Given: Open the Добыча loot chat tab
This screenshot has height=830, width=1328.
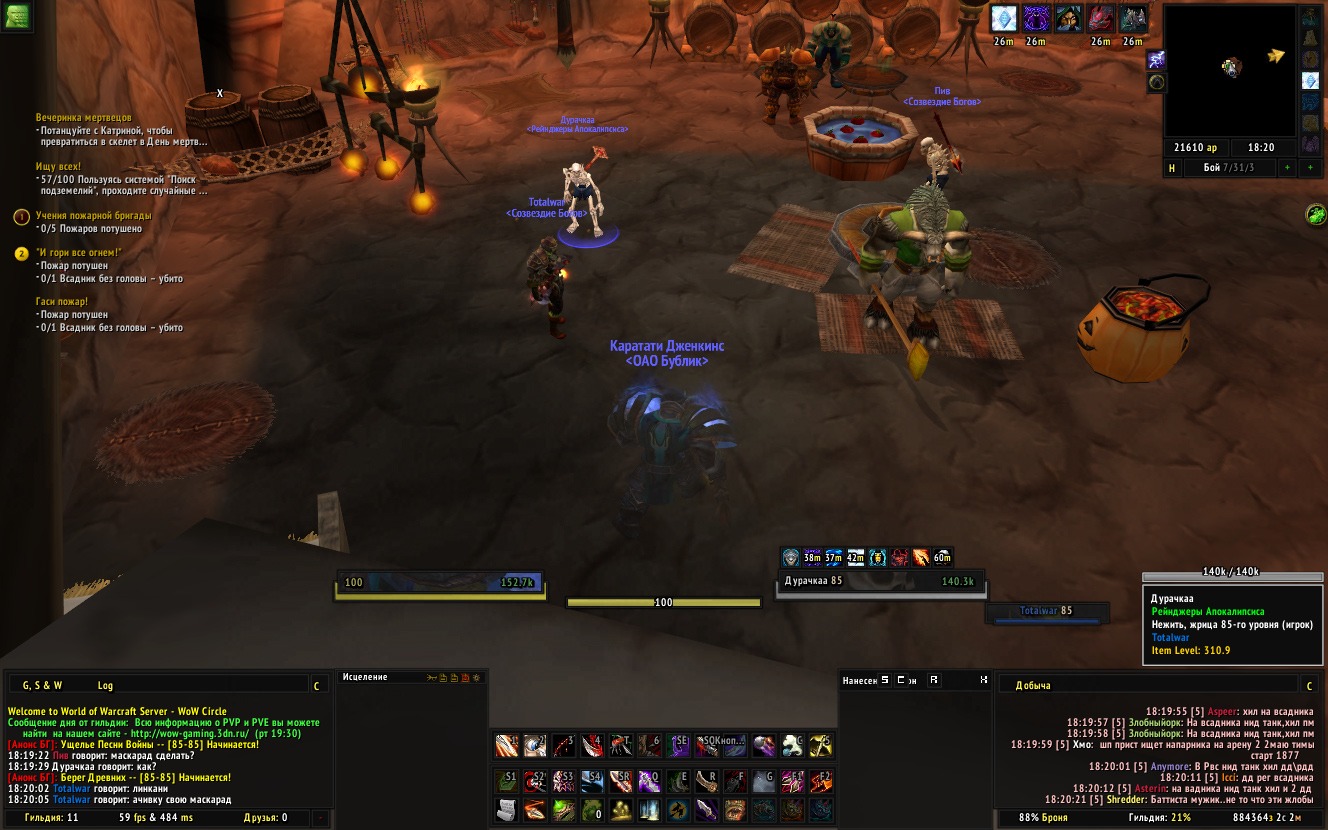Looking at the screenshot, I should (1035, 686).
